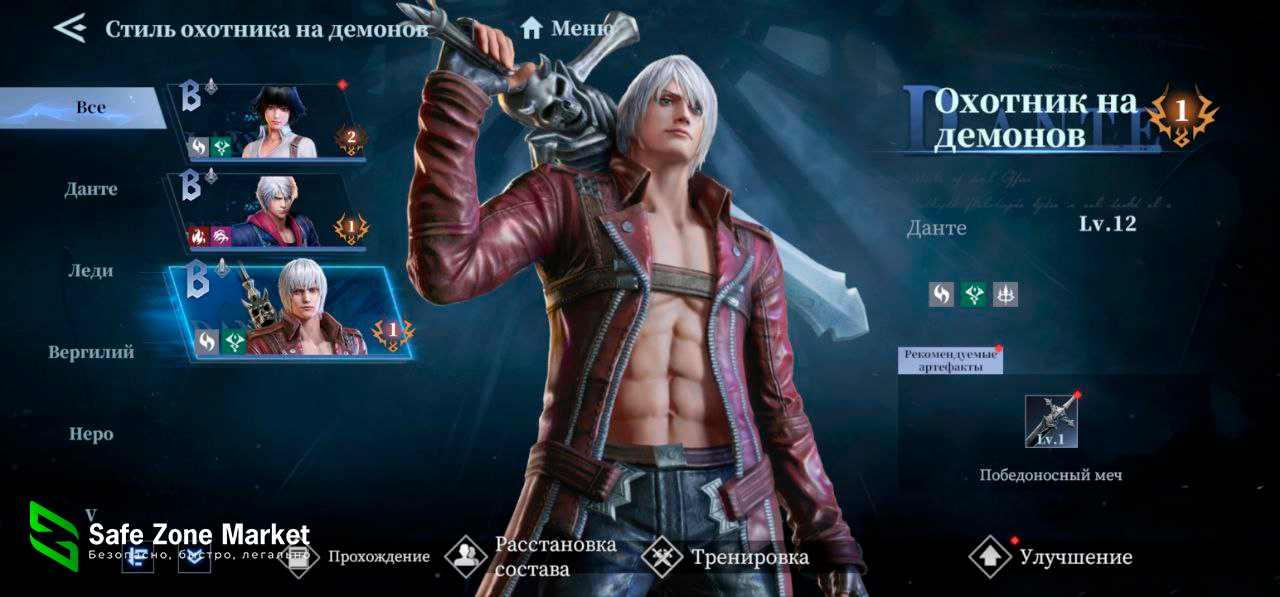Screen dimensions: 1280x597
Task: Open Рекомендуемые артефакты label
Action: (x=950, y=360)
